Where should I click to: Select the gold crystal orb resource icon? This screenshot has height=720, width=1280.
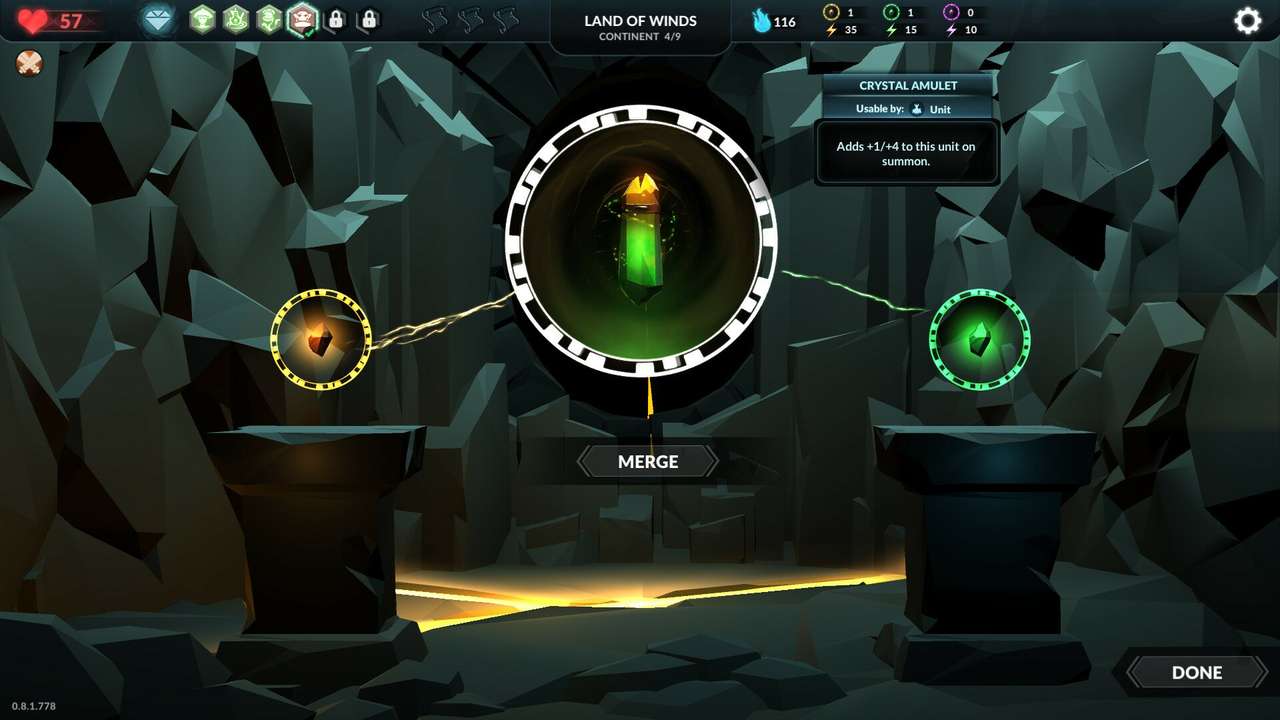829,14
